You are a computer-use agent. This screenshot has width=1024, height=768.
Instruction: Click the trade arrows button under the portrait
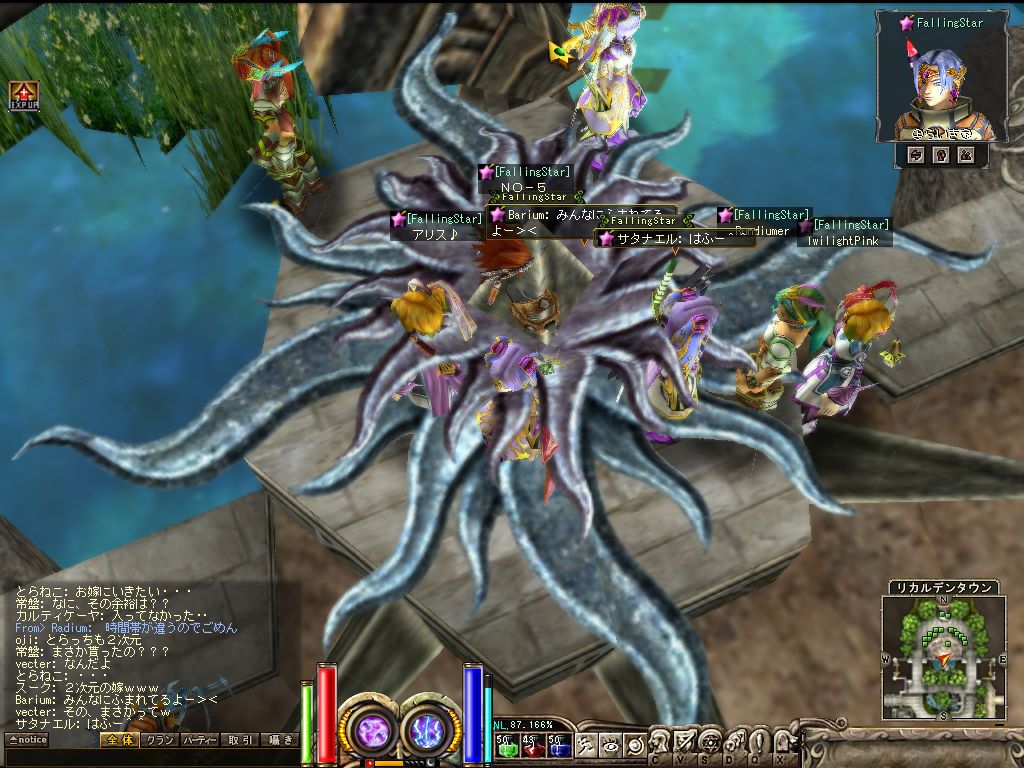coord(915,155)
